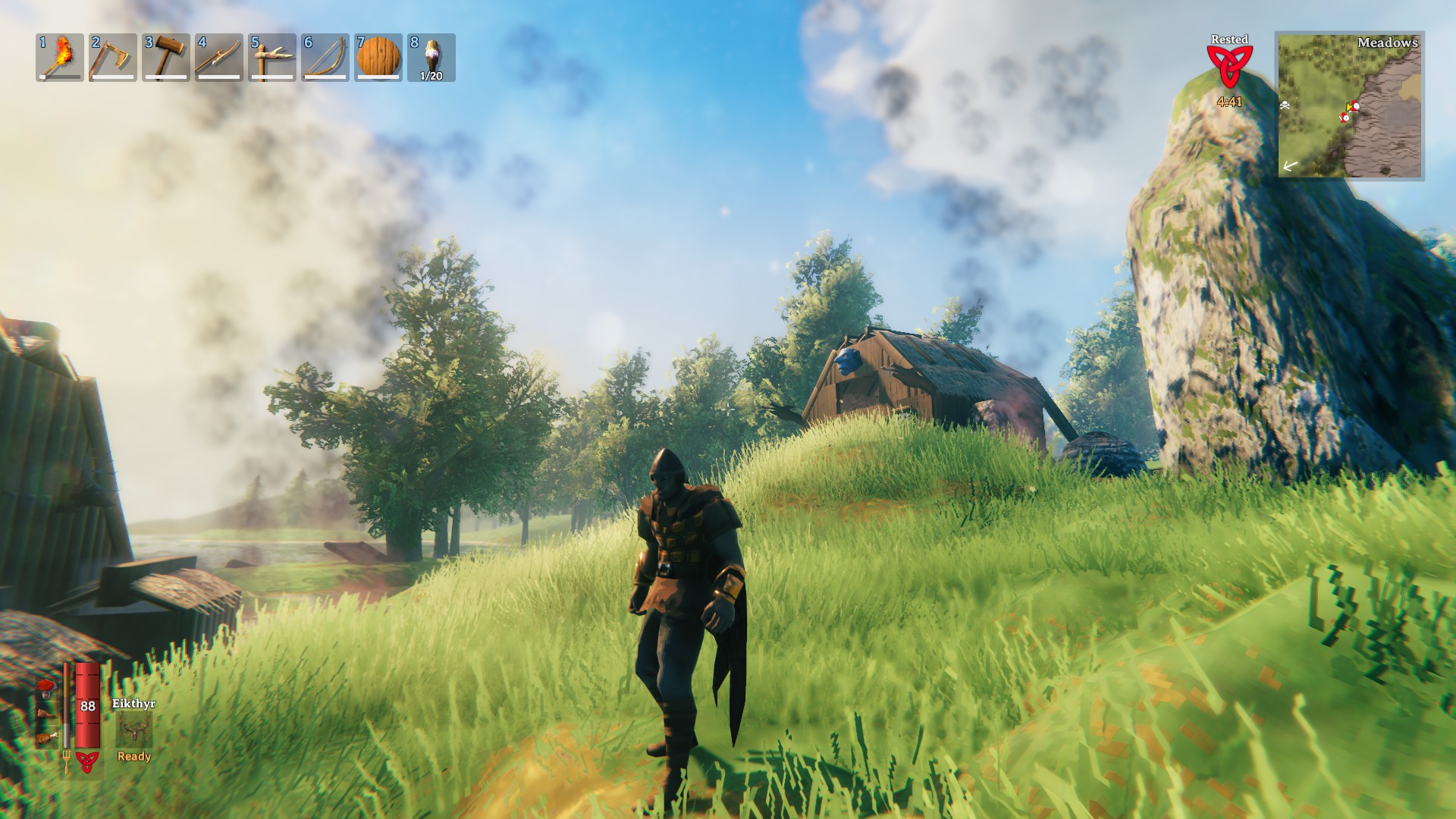Select the torch in hotbar slot 1
The image size is (1456, 819).
[x=60, y=58]
